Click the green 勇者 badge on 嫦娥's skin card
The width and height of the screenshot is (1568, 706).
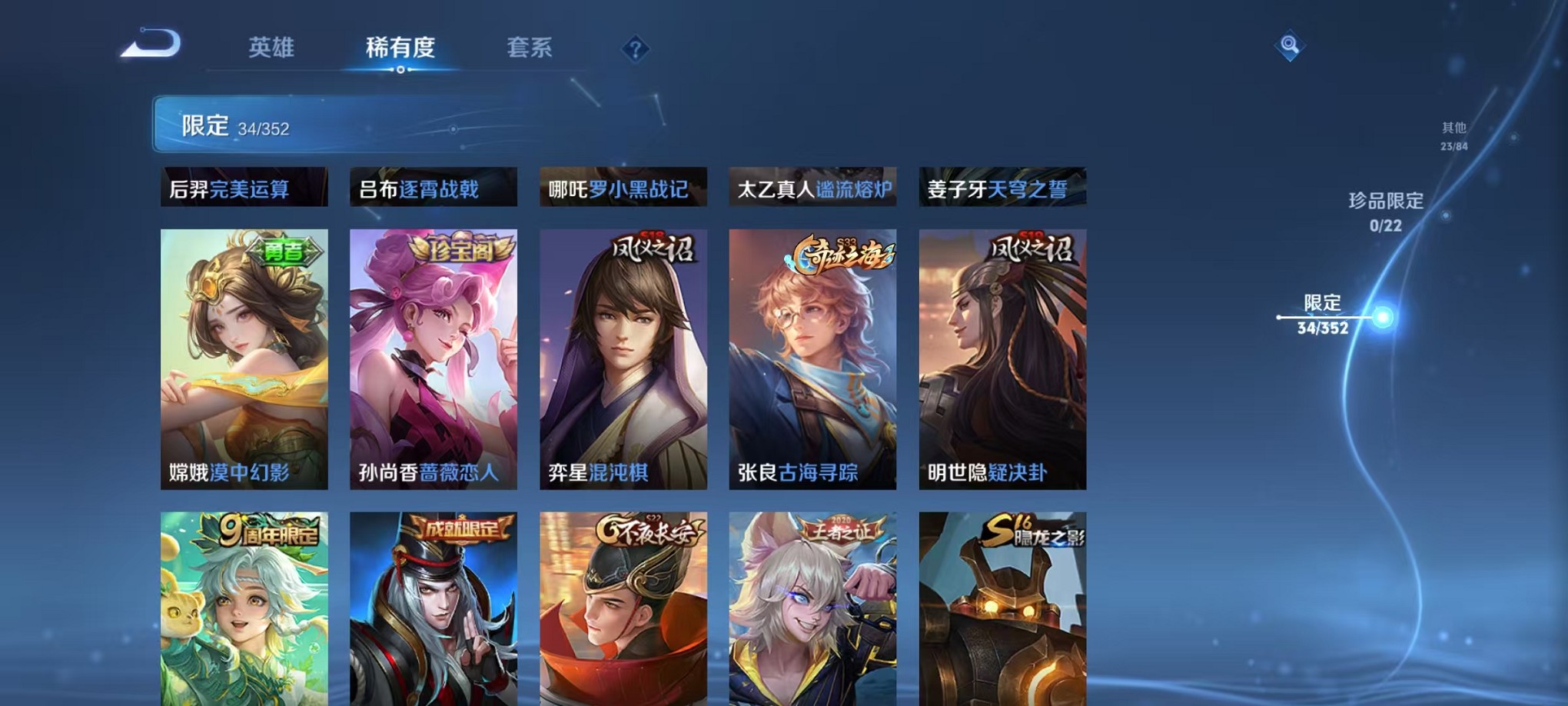coord(283,251)
